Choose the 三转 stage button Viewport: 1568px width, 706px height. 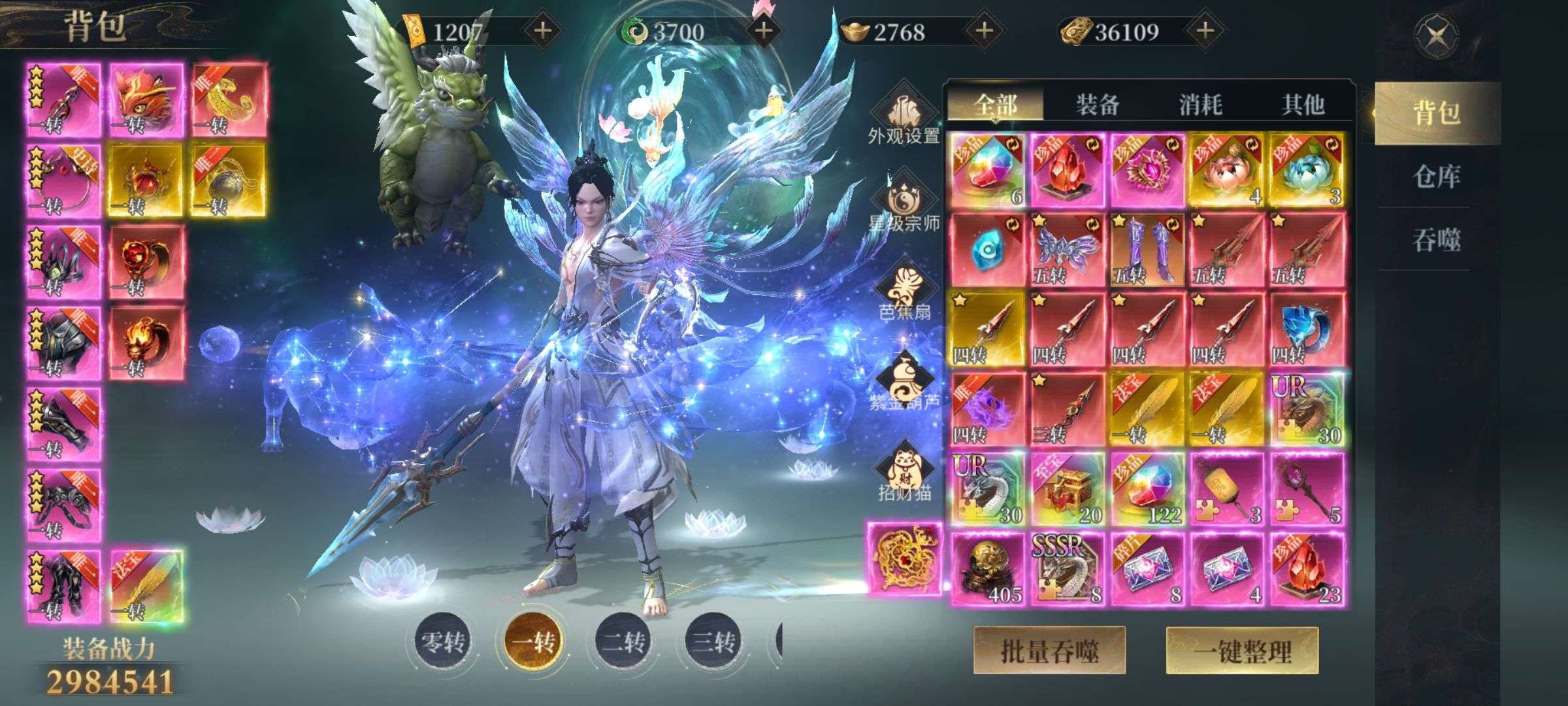tap(713, 642)
